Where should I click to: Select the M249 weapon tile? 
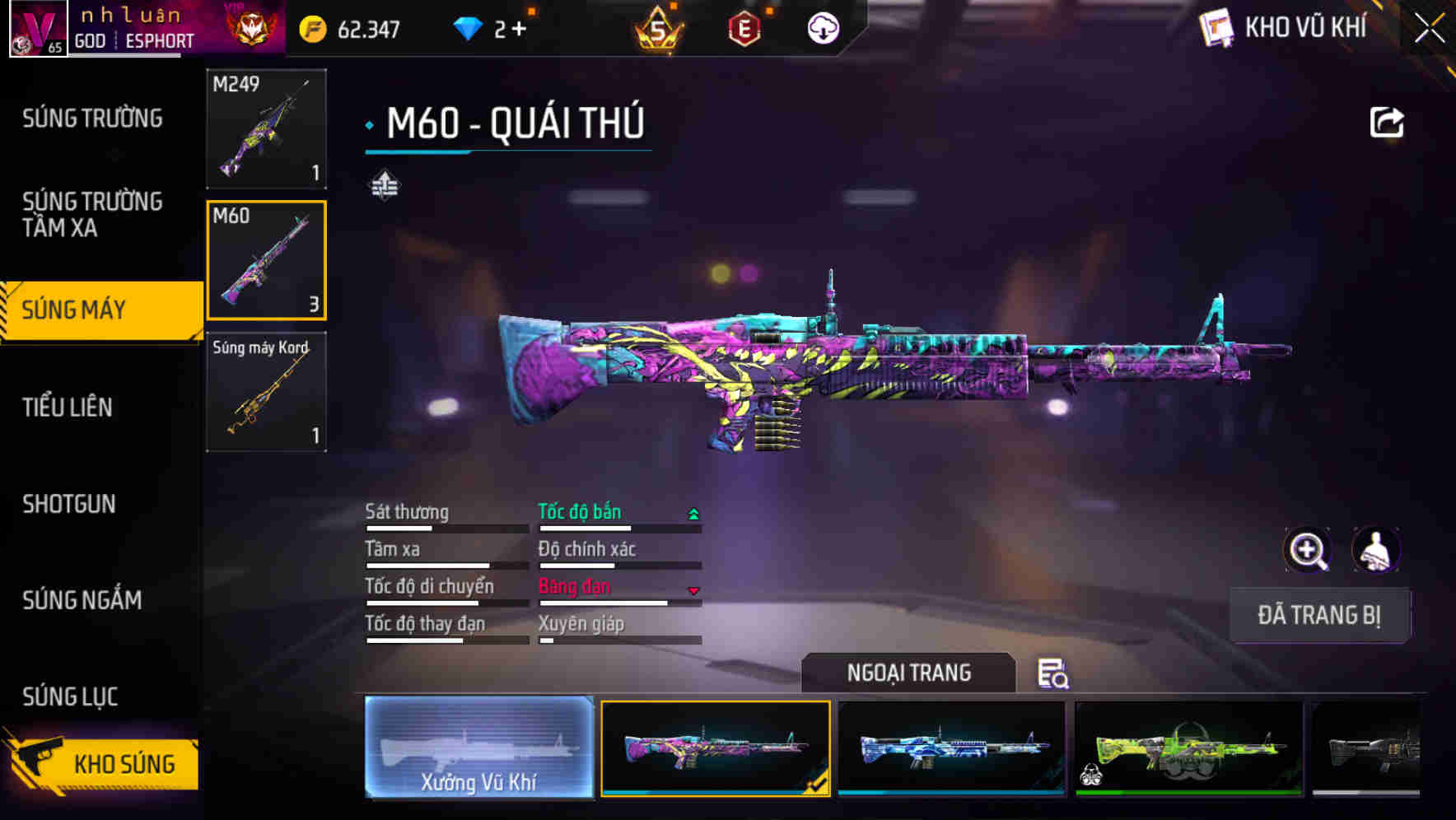(x=266, y=128)
